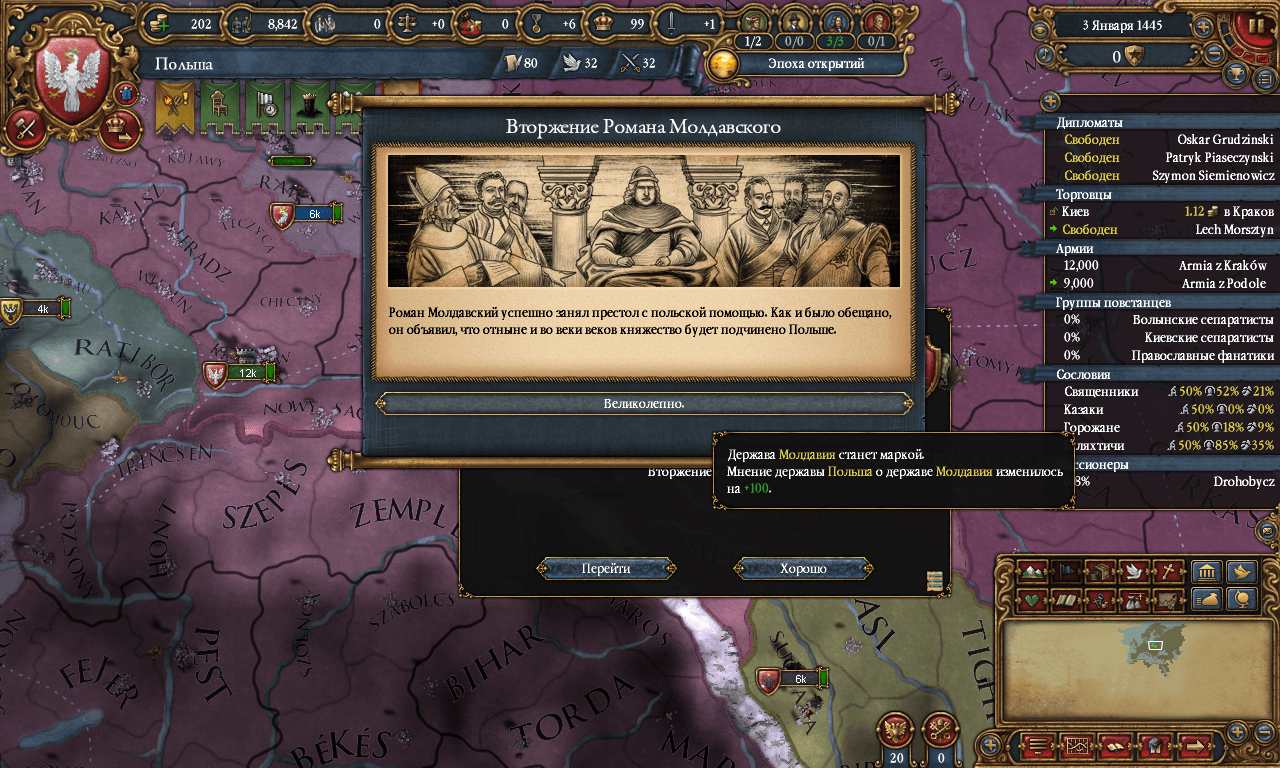Open the Эпоха открытий age panel

coord(807,64)
